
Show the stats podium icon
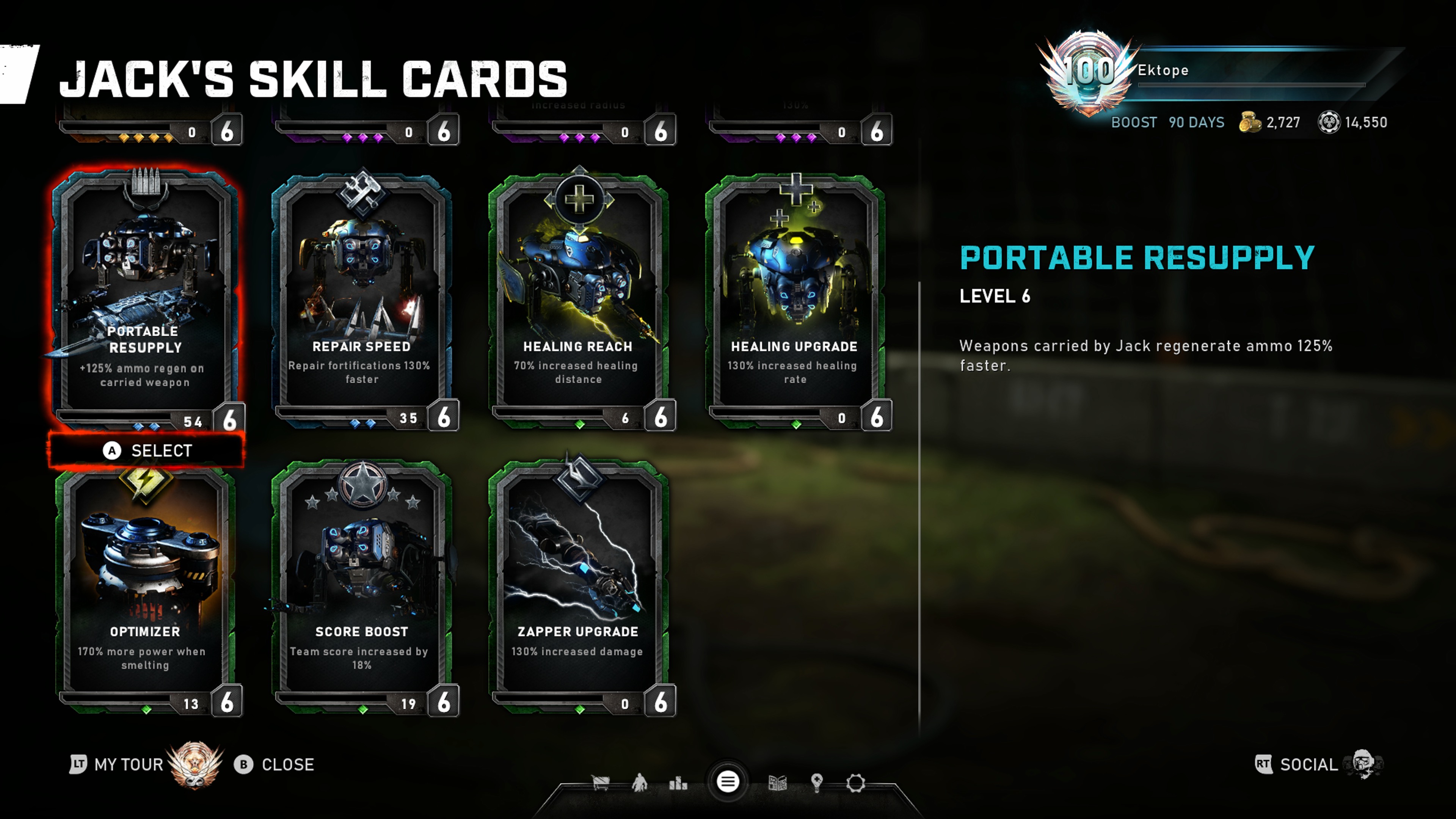coord(678,783)
